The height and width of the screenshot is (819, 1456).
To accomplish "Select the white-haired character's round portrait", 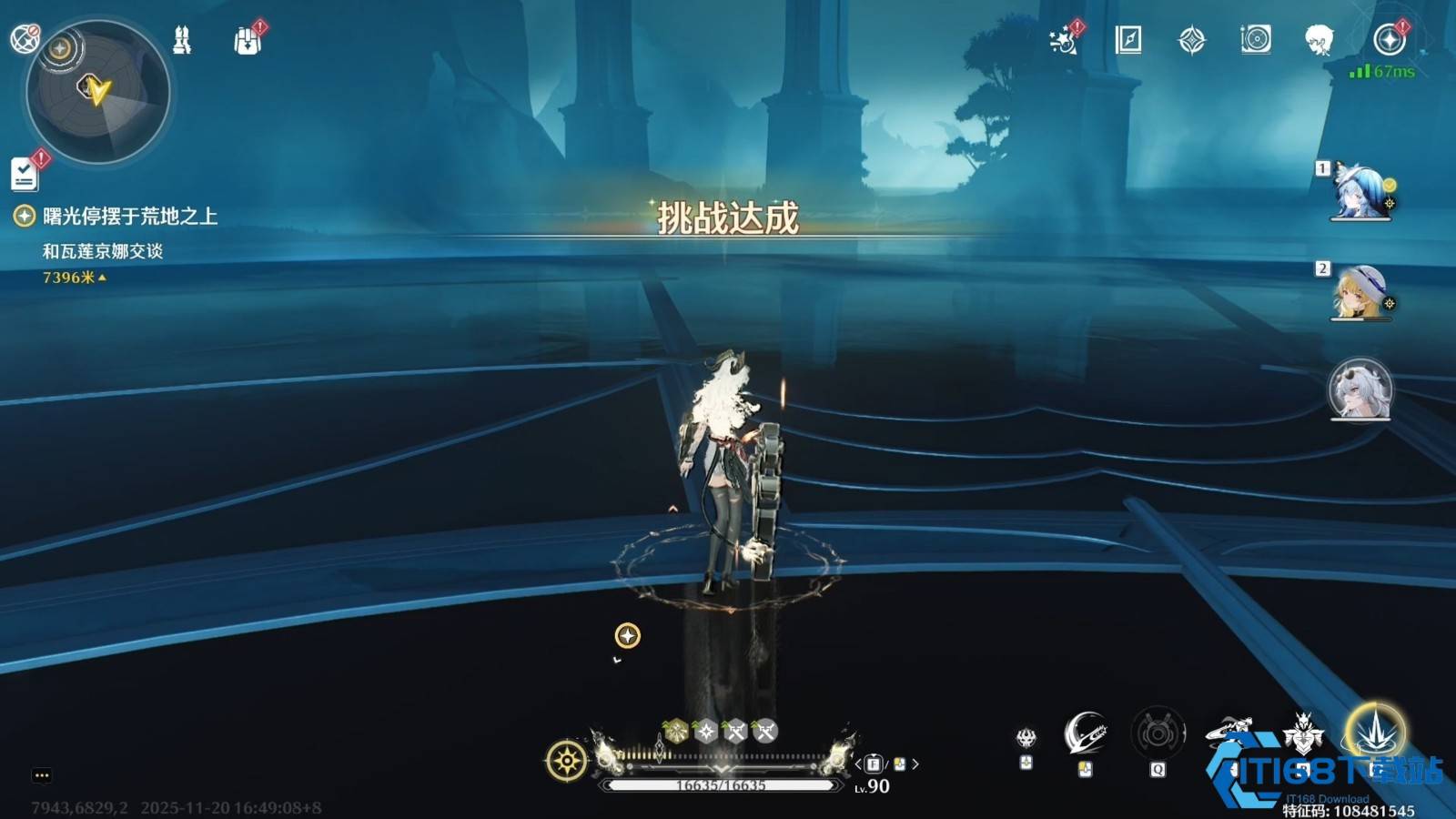I will pos(1360,389).
